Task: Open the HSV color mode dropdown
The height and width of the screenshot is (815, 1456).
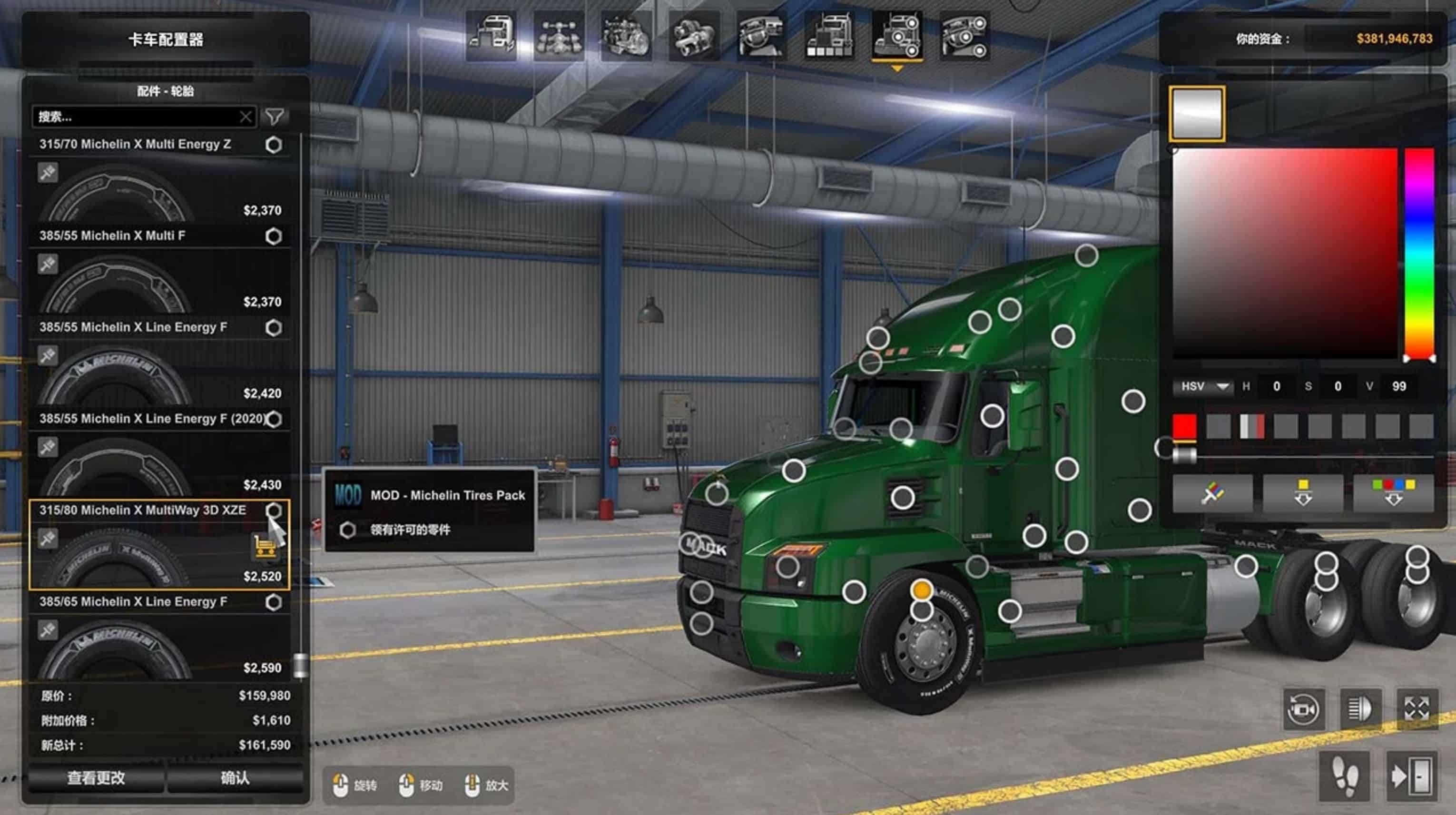Action: [1204, 387]
